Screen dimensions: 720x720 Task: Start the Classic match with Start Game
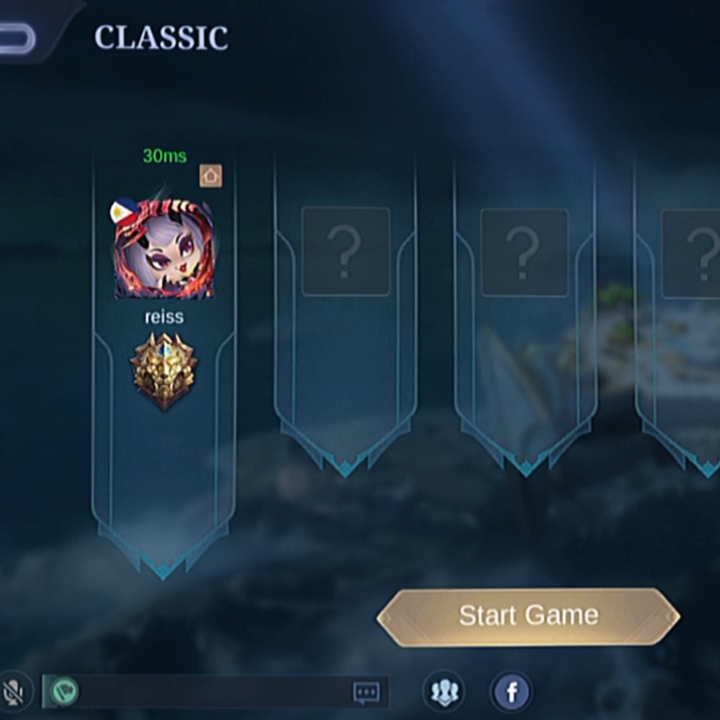528,616
